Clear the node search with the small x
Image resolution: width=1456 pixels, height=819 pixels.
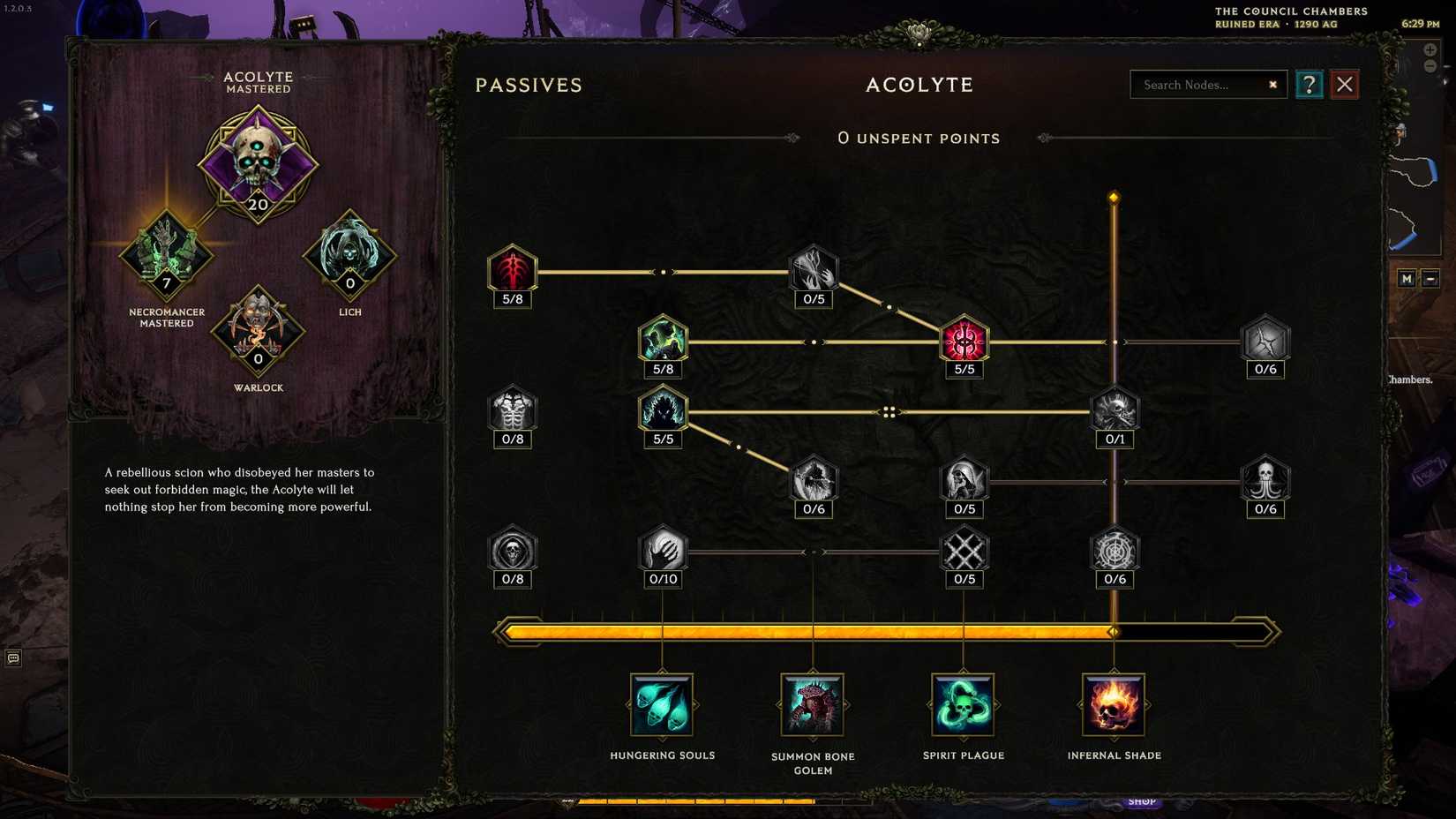pyautogui.click(x=1272, y=85)
